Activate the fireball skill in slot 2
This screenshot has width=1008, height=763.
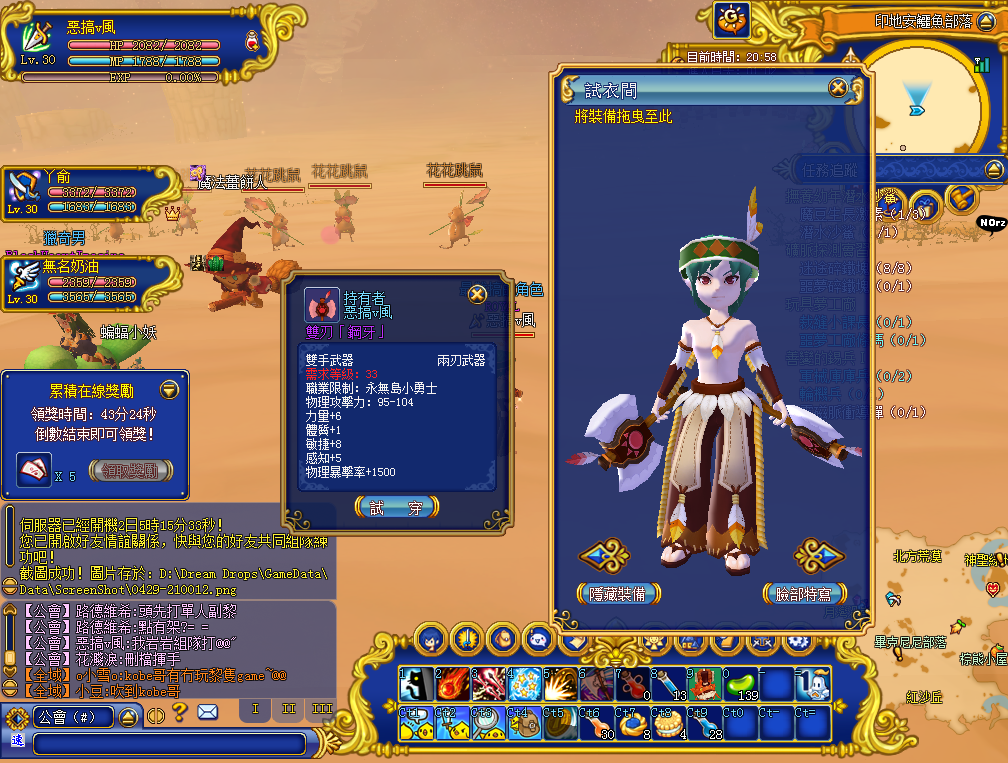point(452,684)
